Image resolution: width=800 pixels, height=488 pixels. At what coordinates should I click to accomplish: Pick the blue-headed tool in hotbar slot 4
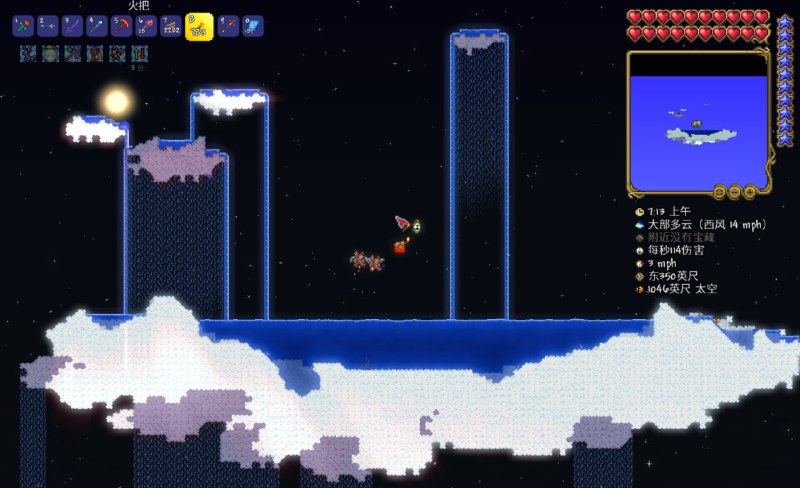[x=97, y=26]
